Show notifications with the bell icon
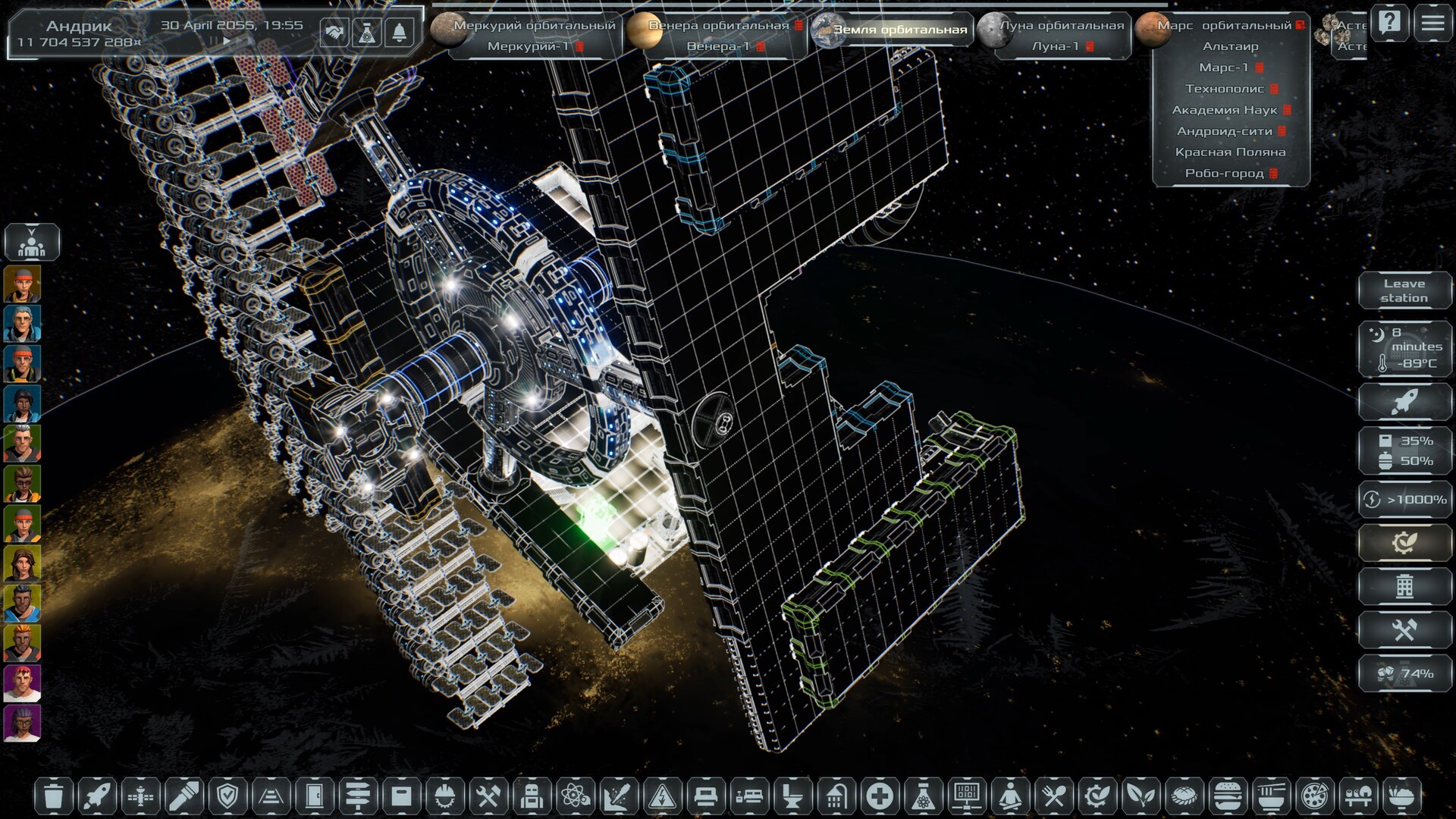 400,32
